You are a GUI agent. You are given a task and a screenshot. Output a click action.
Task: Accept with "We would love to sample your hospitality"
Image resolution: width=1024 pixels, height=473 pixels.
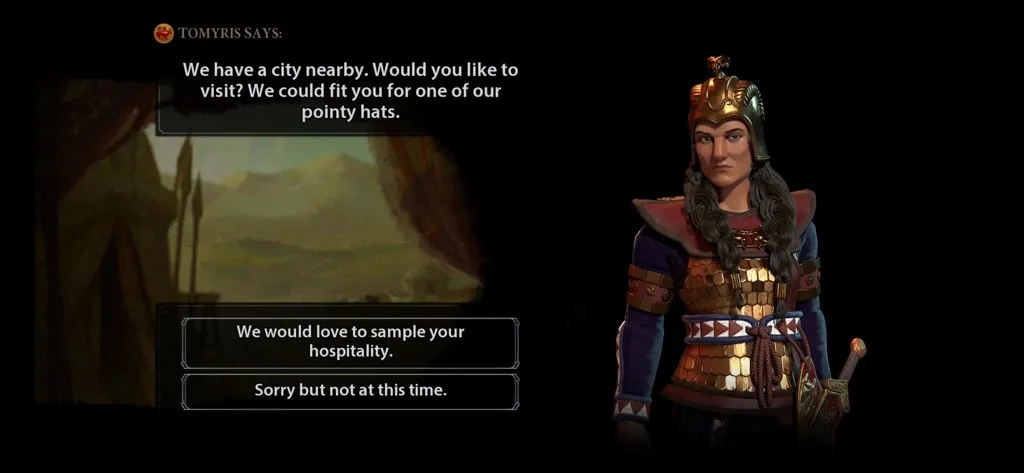[350, 342]
